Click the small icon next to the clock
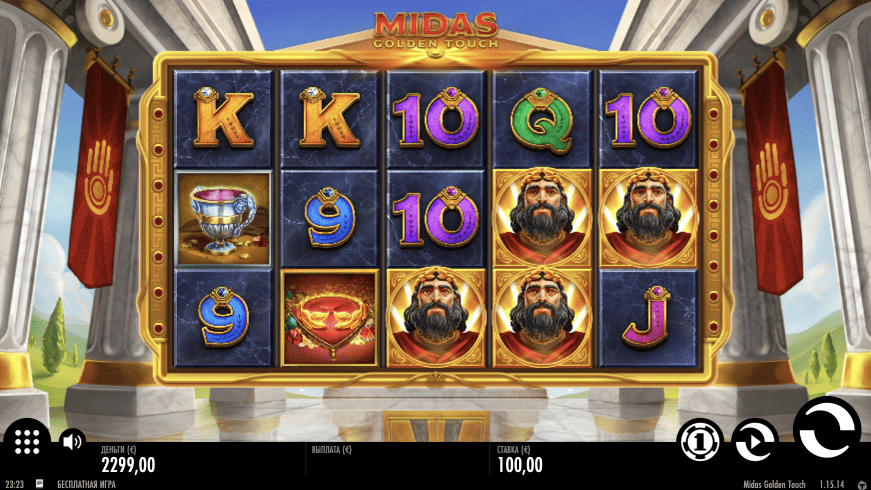 pos(39,484)
